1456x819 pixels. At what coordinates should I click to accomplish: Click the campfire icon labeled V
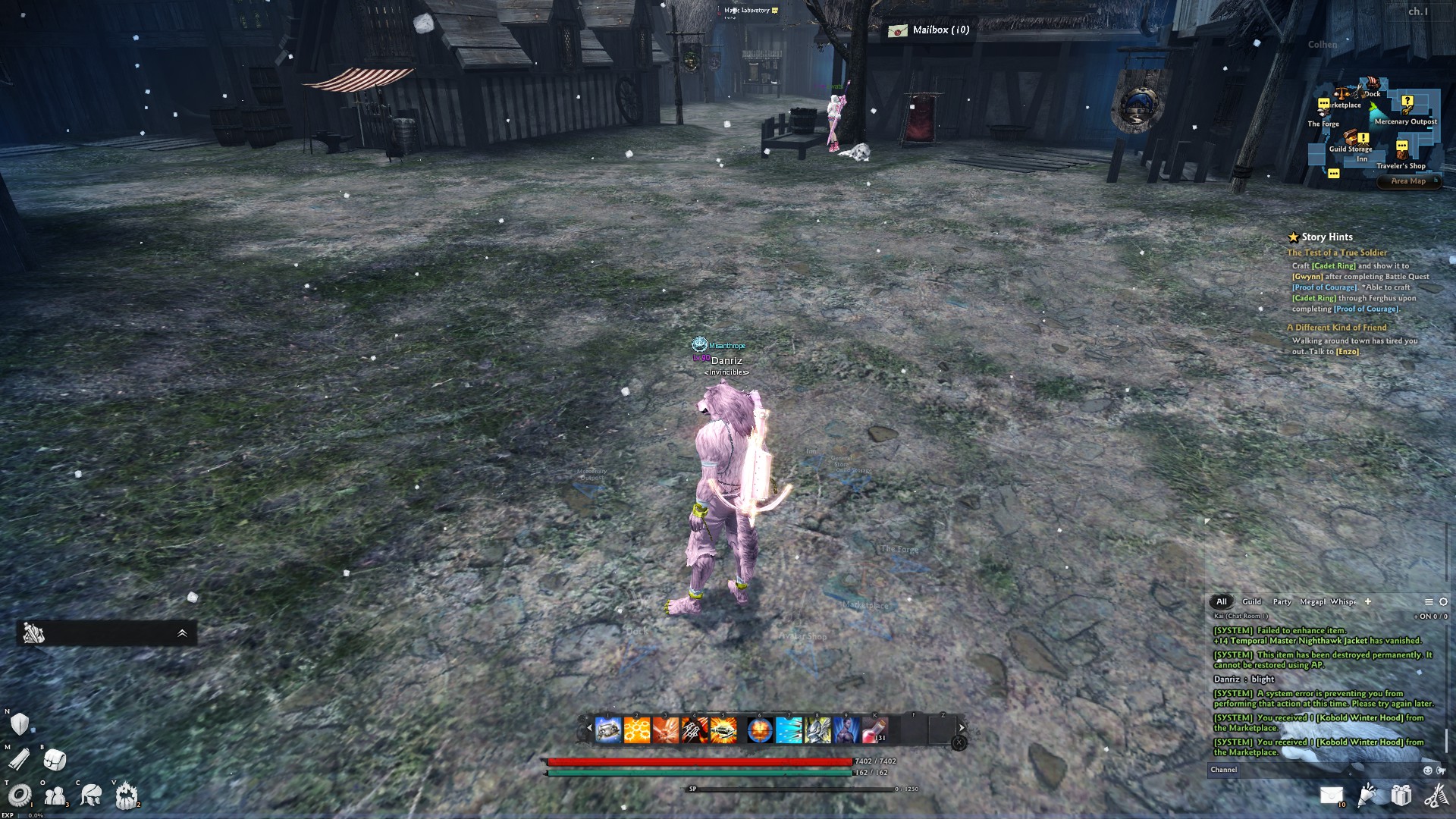125,795
